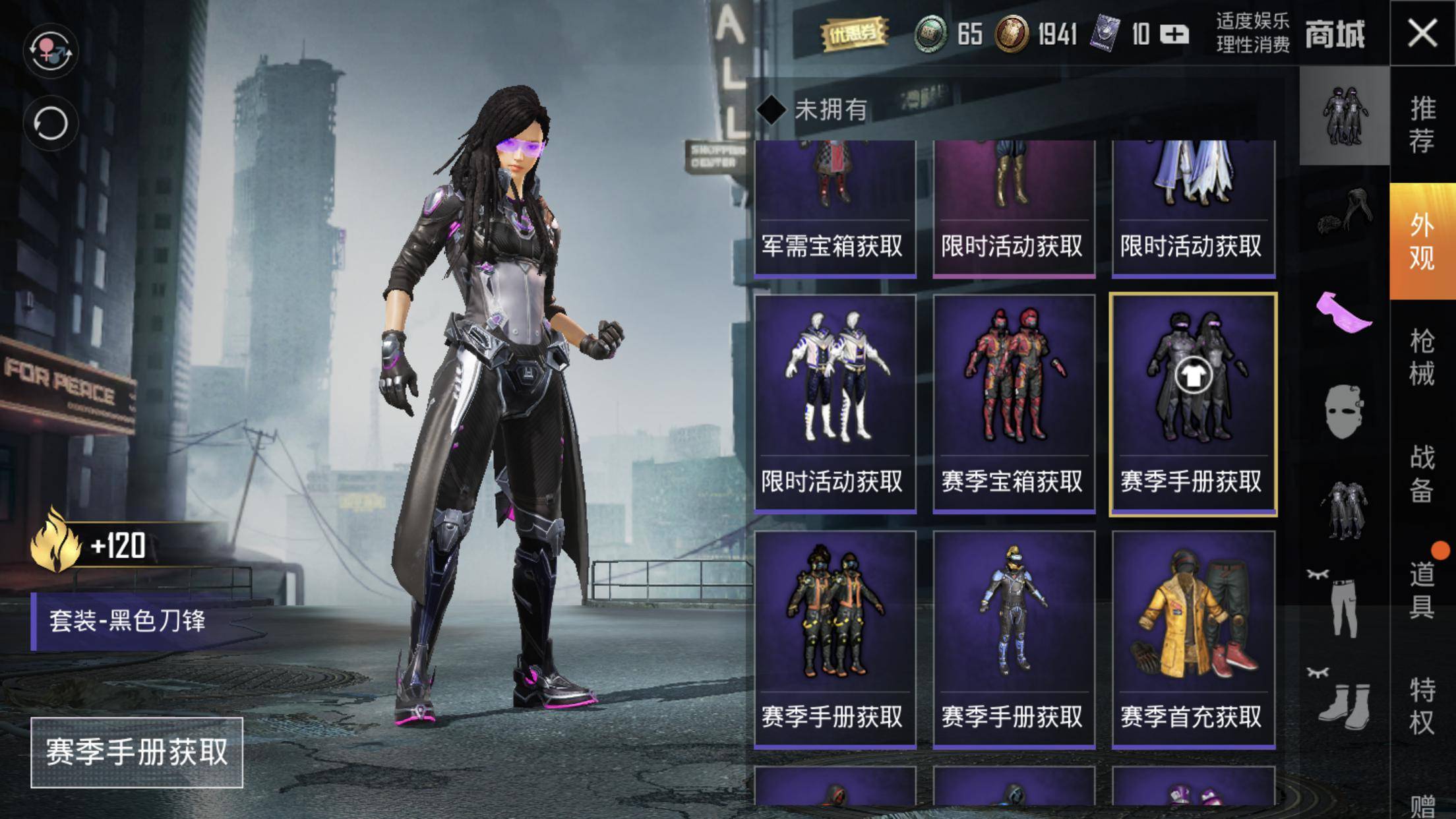The image size is (1456, 819).
Task: Reset character rotation with circular arrow icon
Action: tap(50, 123)
